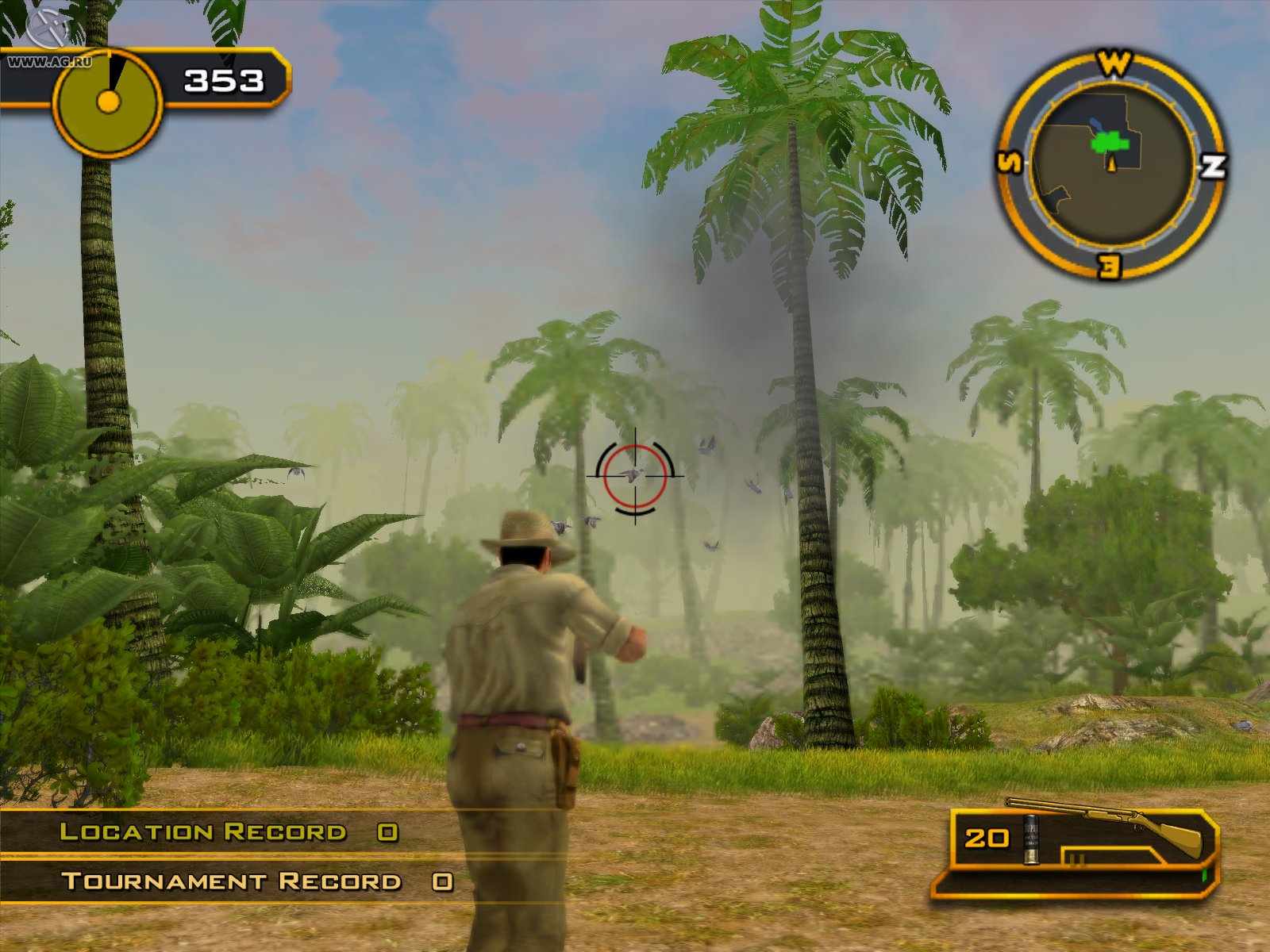The width and height of the screenshot is (1270, 952).
Task: Click the red crosshair reticle at screen center
Action: [635, 476]
